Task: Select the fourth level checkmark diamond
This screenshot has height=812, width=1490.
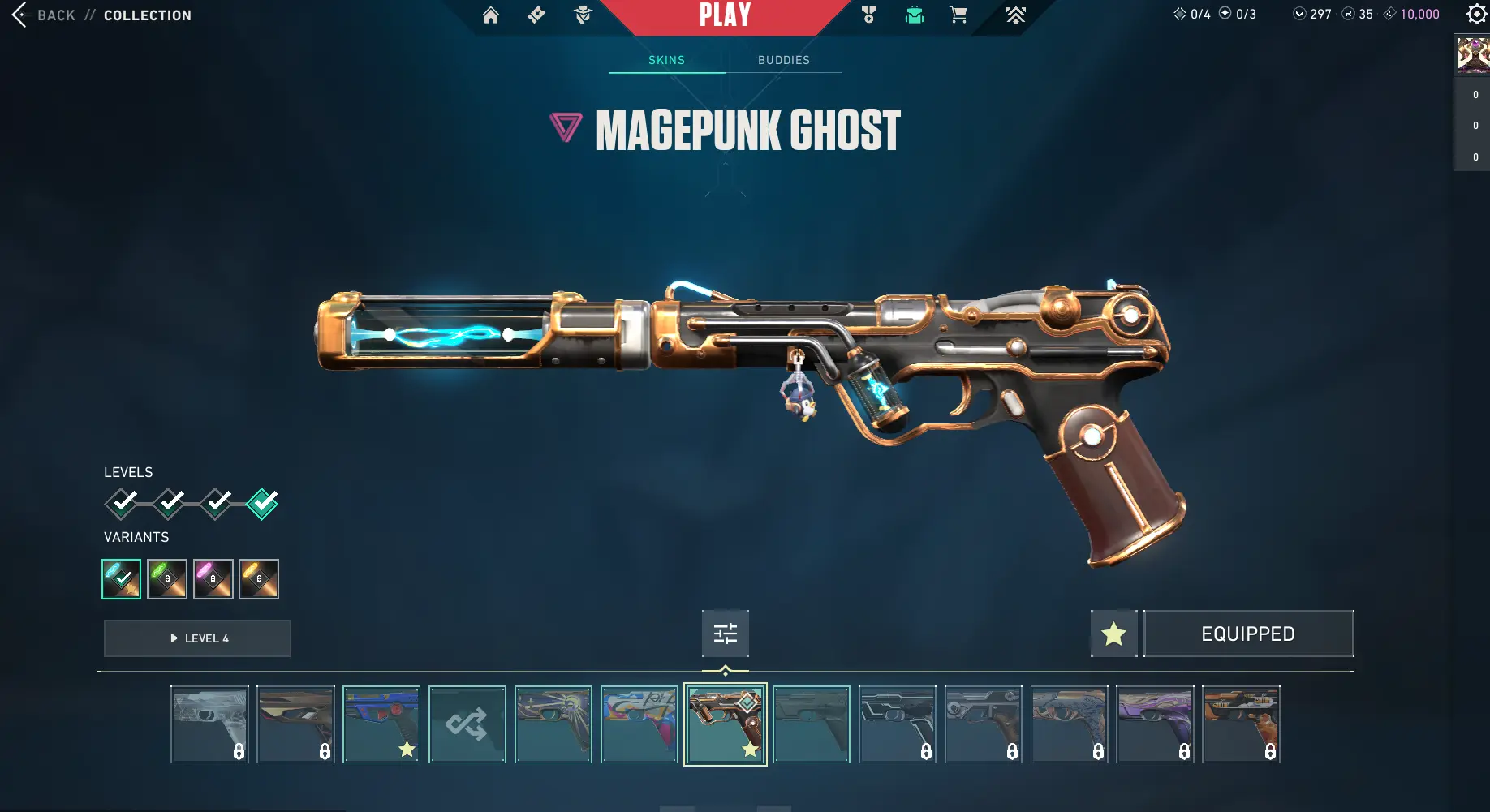Action: (262, 504)
